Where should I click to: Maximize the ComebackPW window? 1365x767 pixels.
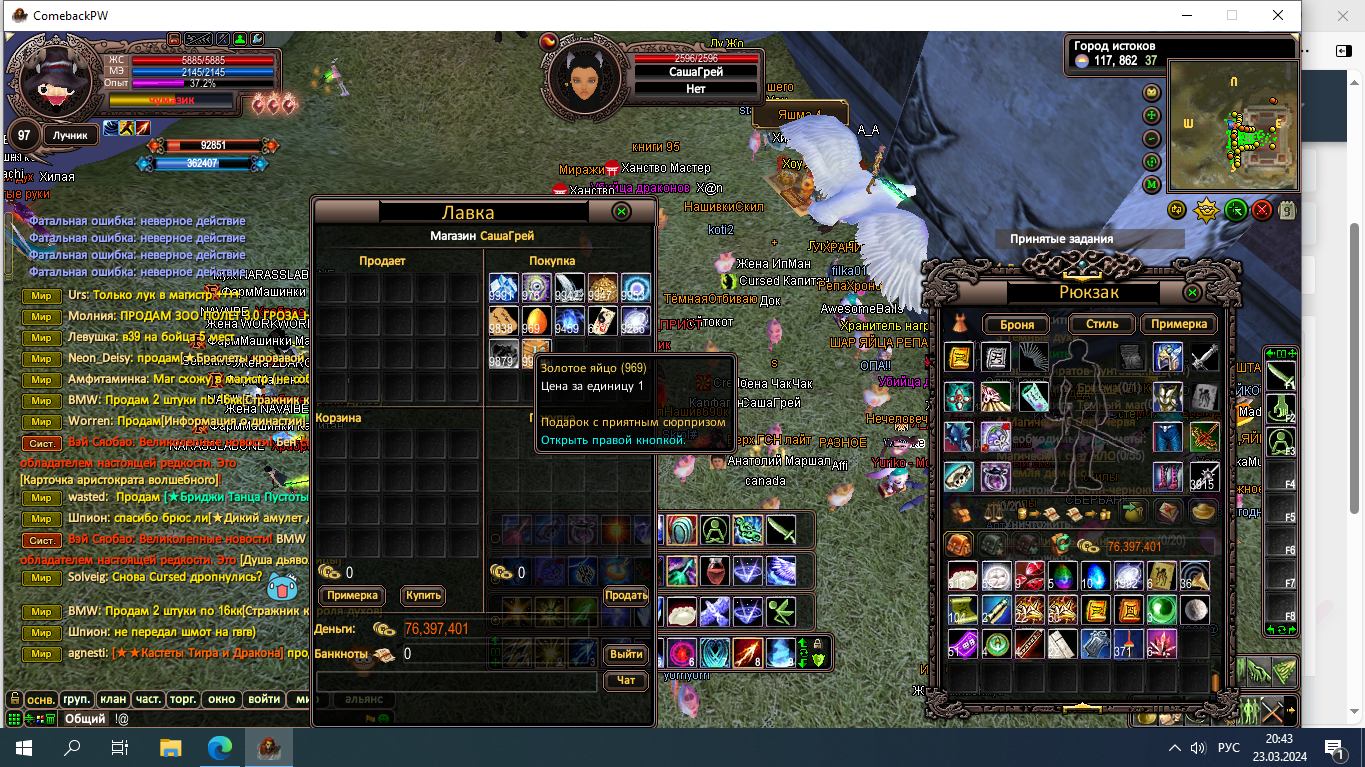coord(1232,15)
